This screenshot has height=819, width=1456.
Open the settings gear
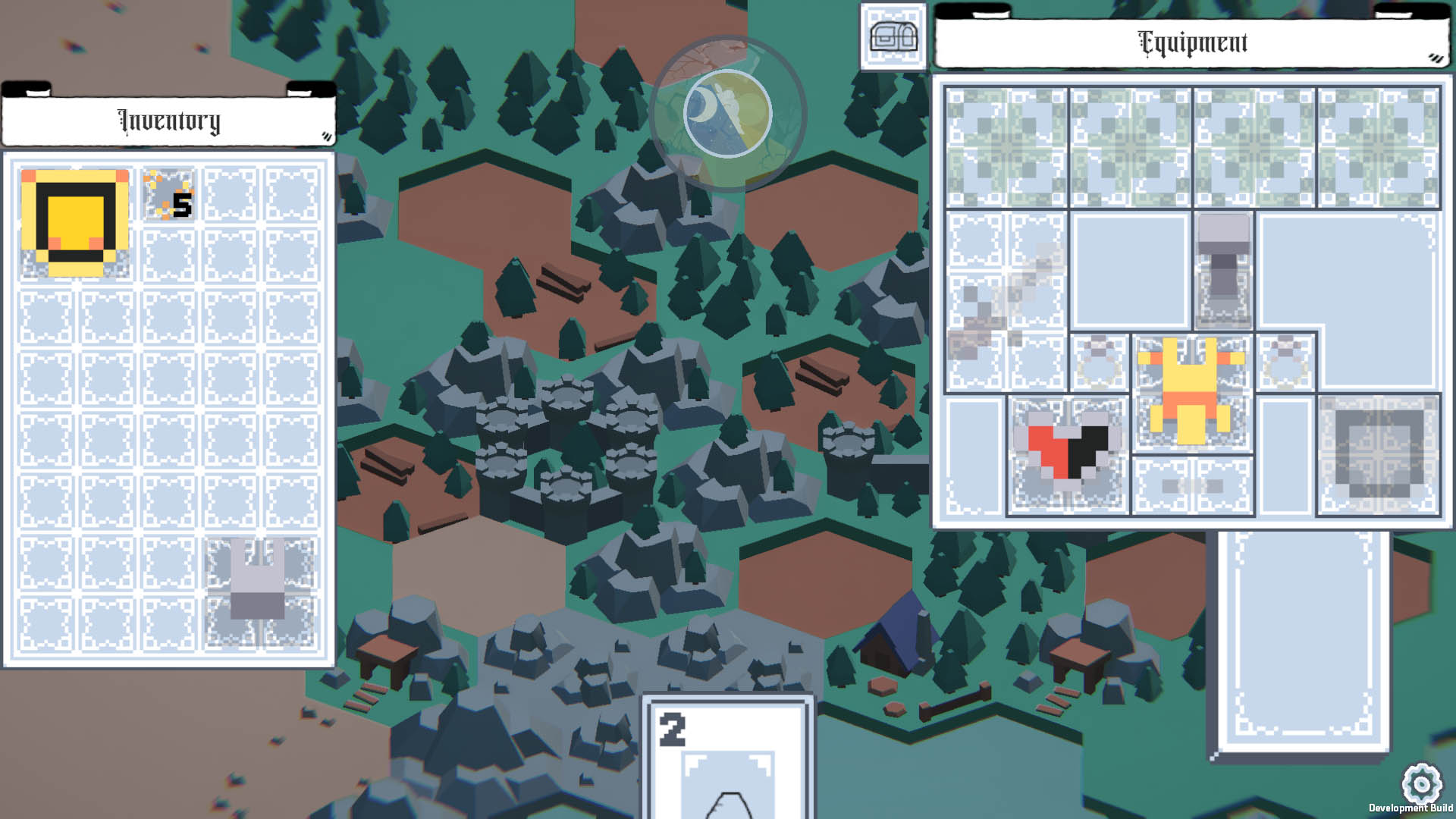[x=1421, y=783]
